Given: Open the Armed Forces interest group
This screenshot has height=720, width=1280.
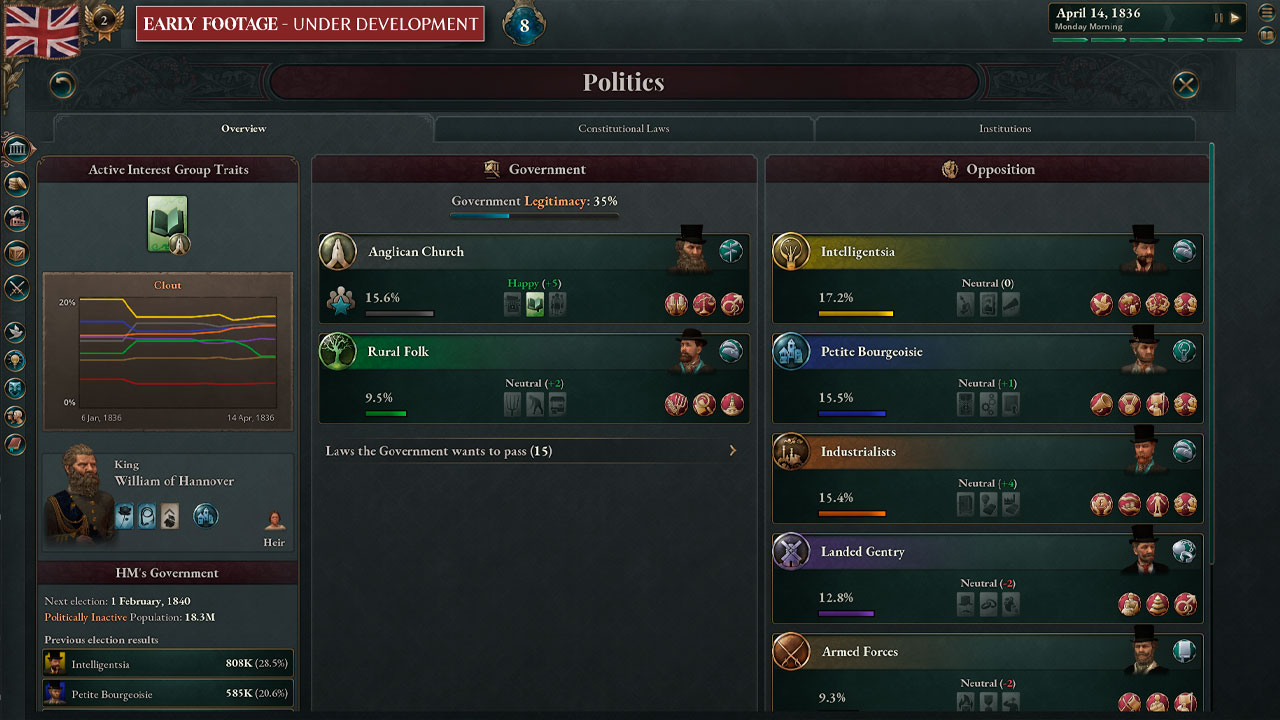Looking at the screenshot, I should 859,652.
